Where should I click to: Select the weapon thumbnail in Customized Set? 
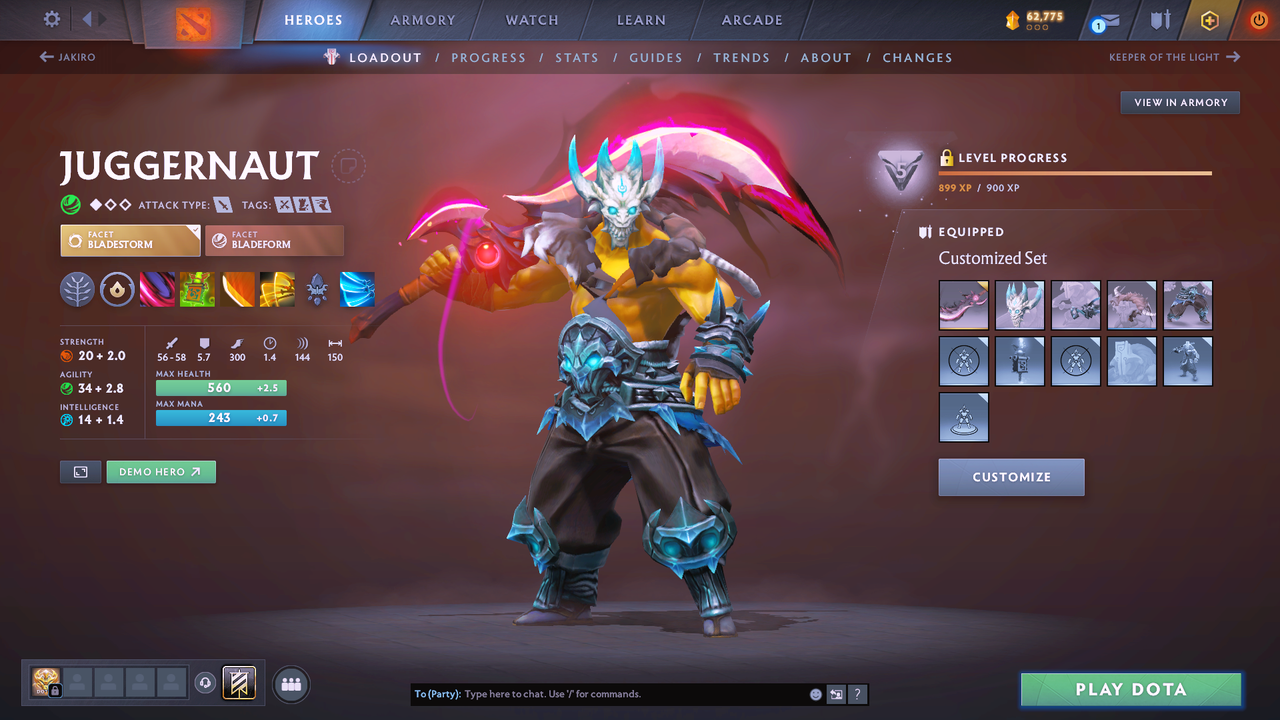tap(963, 305)
